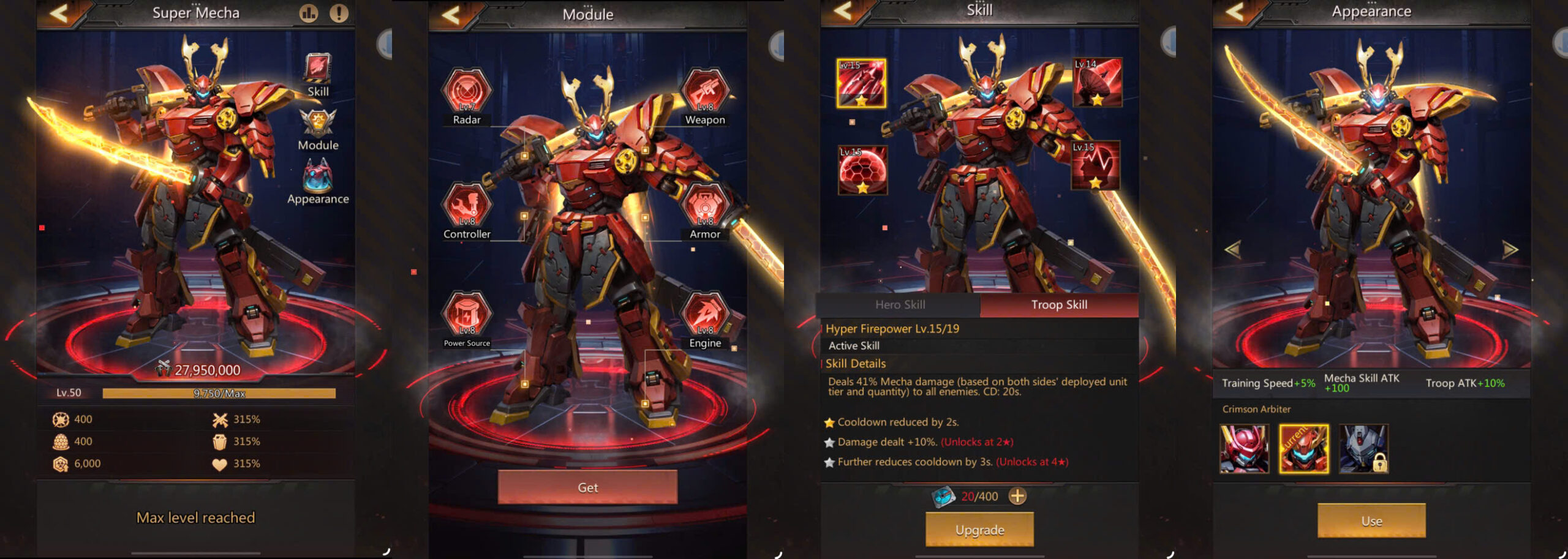
Task: Select the Lv.14 radar dish skill
Action: pyautogui.click(x=1098, y=82)
